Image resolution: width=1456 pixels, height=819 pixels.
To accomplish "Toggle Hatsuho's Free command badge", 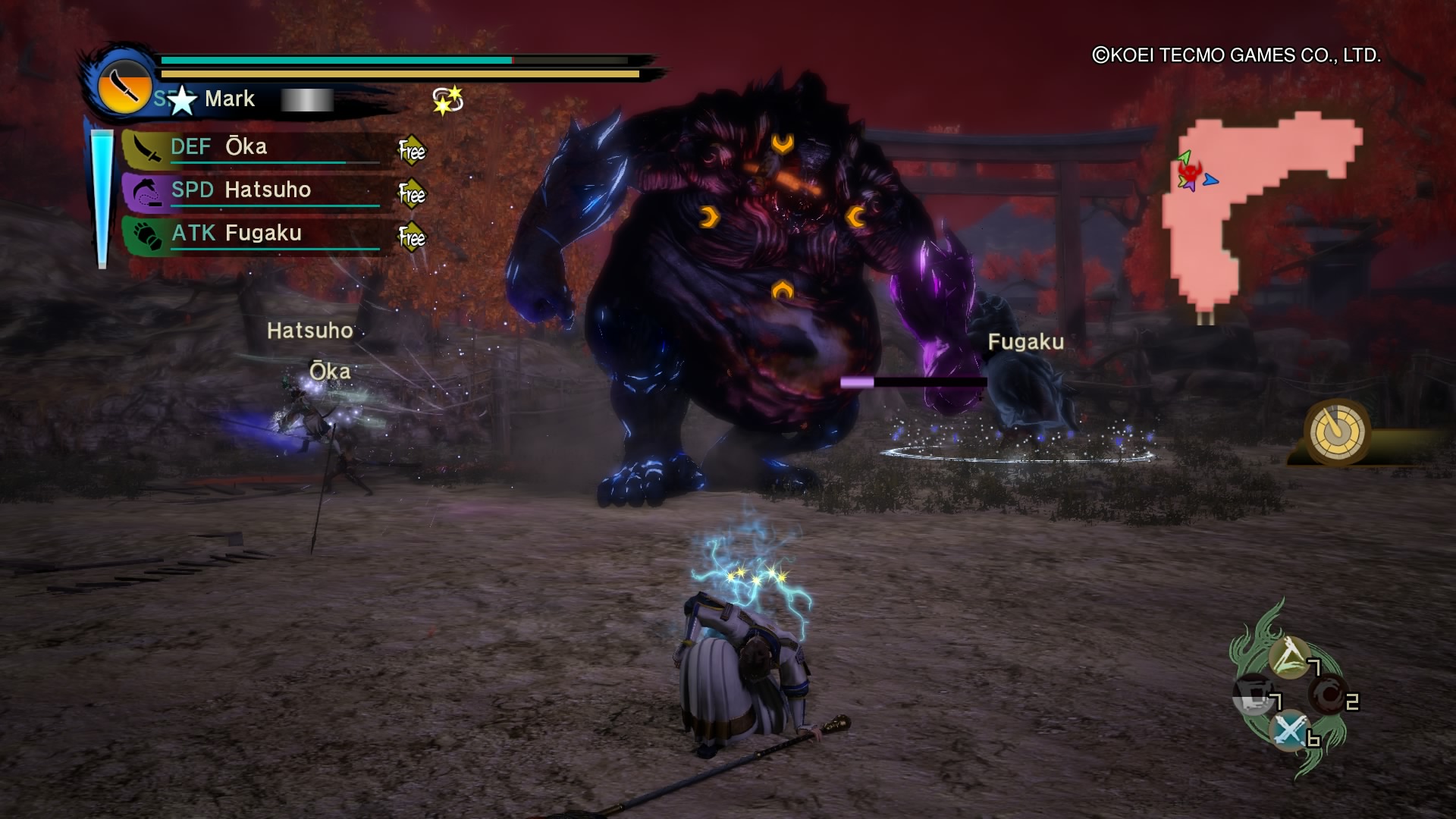I will tap(412, 193).
